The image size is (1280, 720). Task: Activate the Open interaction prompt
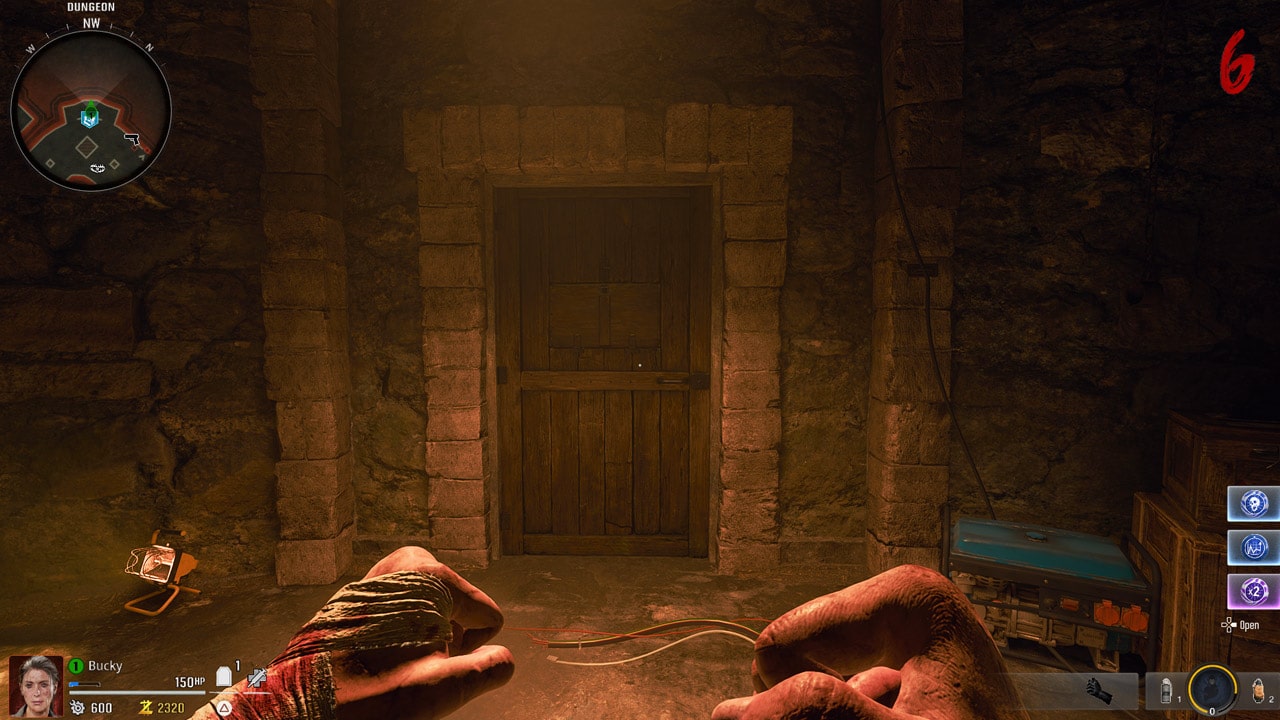point(1249,626)
